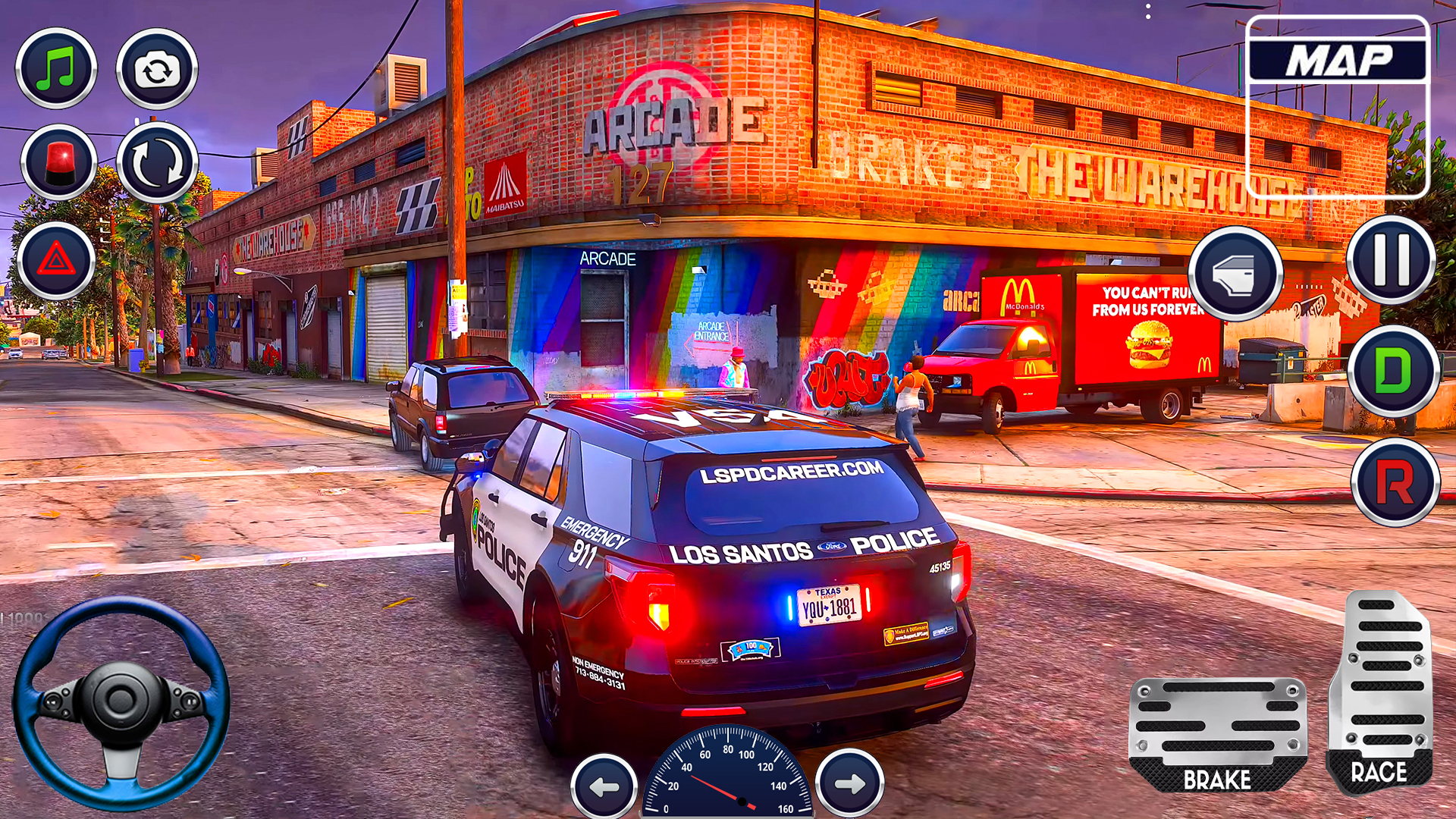1456x819 pixels.
Task: Click the steering wheel control
Action: pyautogui.click(x=121, y=703)
